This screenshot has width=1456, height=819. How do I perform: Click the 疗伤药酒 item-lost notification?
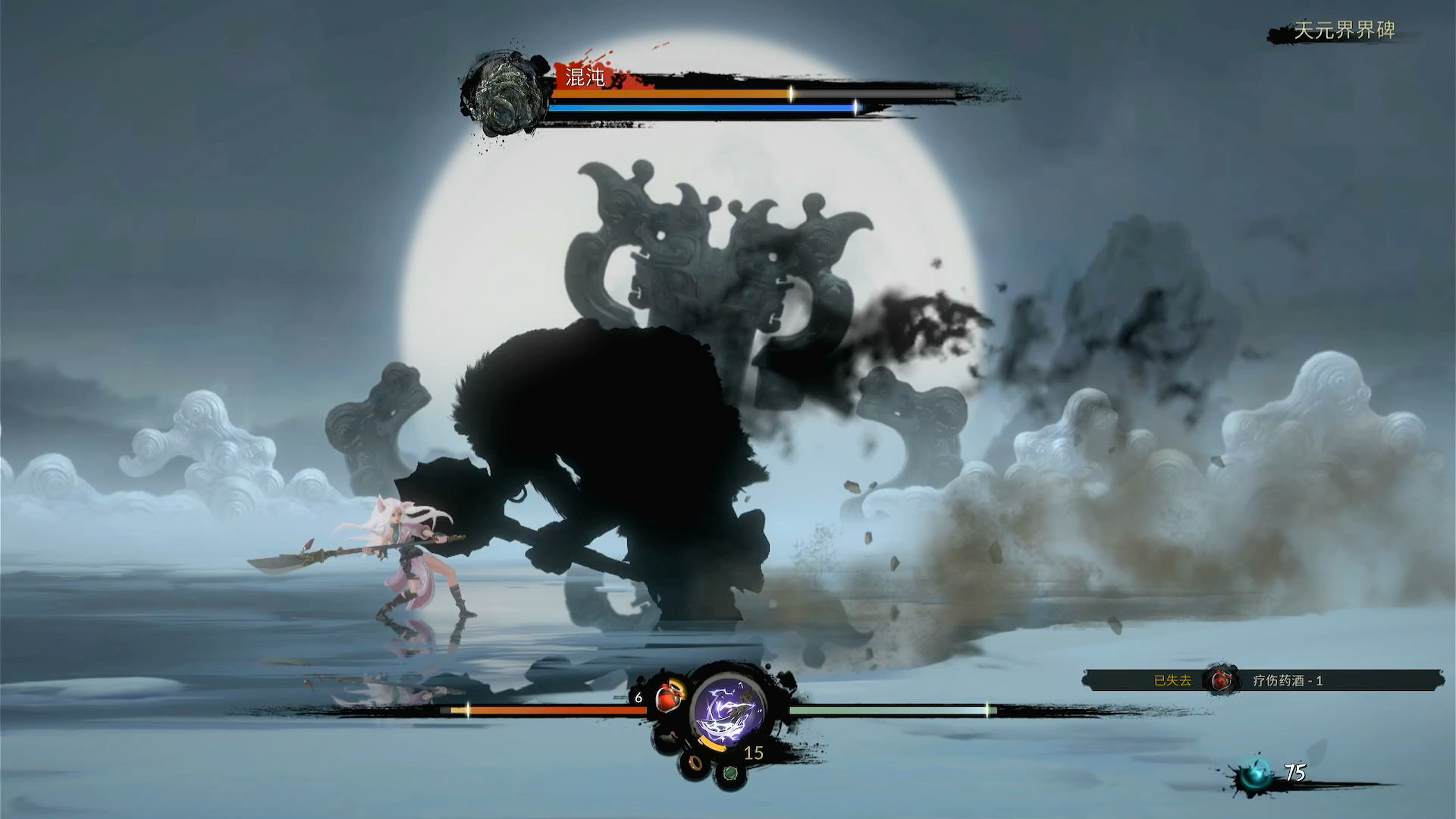1262,680
